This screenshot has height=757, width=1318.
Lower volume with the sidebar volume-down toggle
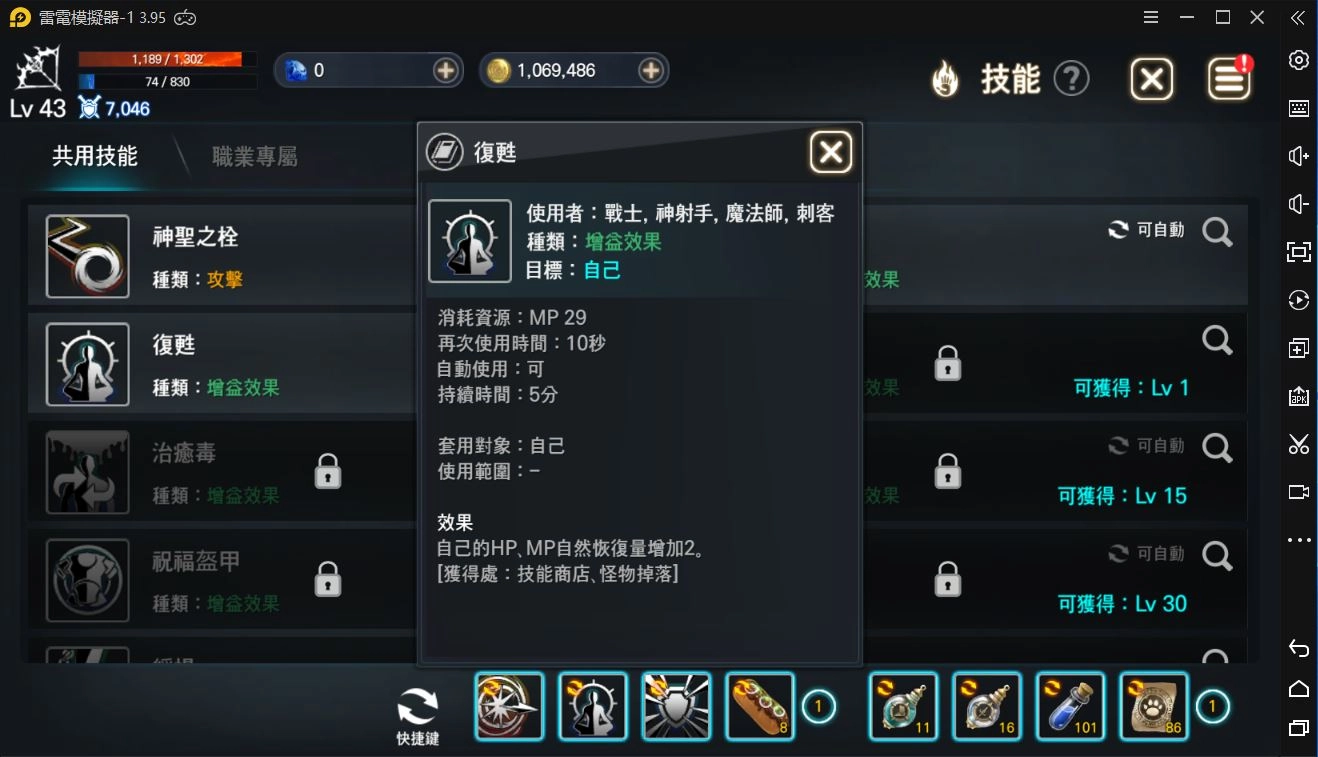point(1299,203)
